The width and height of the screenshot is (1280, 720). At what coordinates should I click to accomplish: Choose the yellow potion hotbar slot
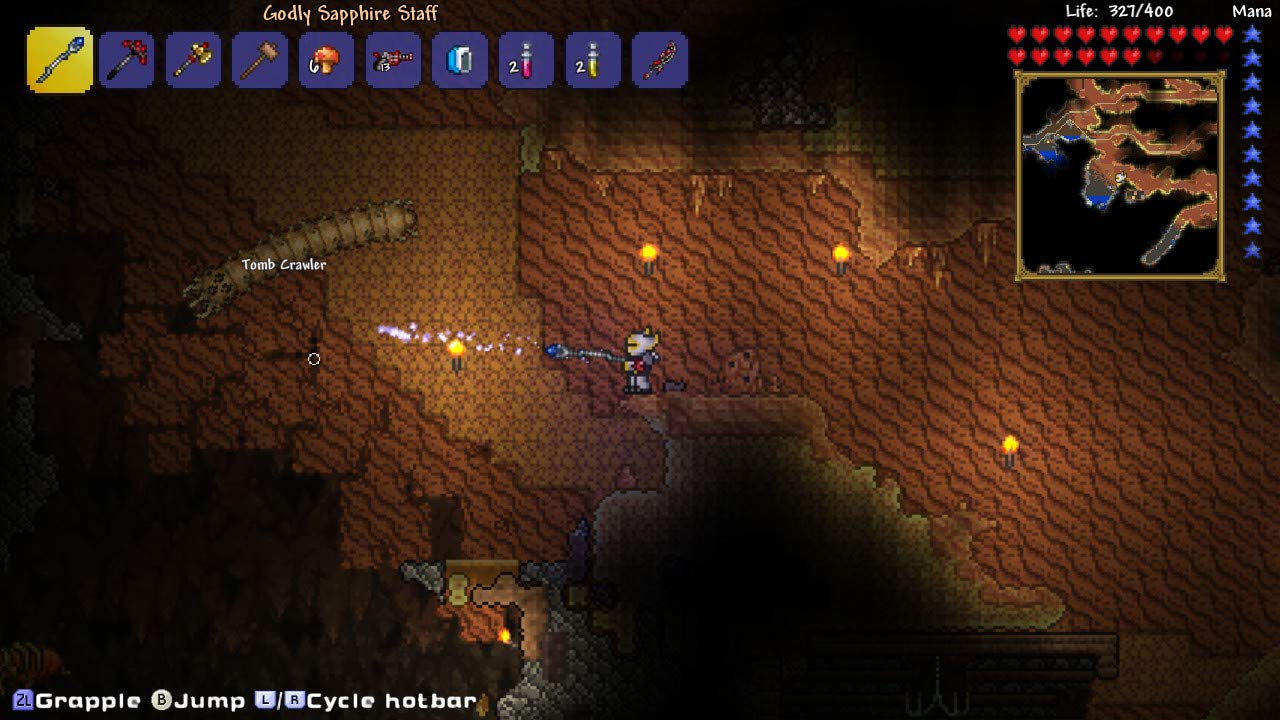[x=593, y=60]
